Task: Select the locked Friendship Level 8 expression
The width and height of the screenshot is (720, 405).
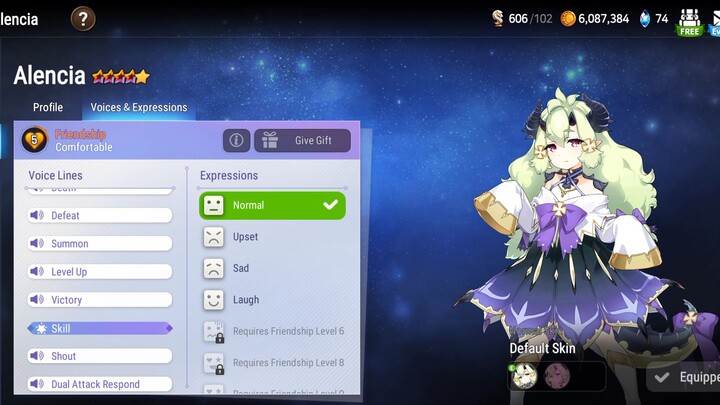Action: [x=272, y=362]
